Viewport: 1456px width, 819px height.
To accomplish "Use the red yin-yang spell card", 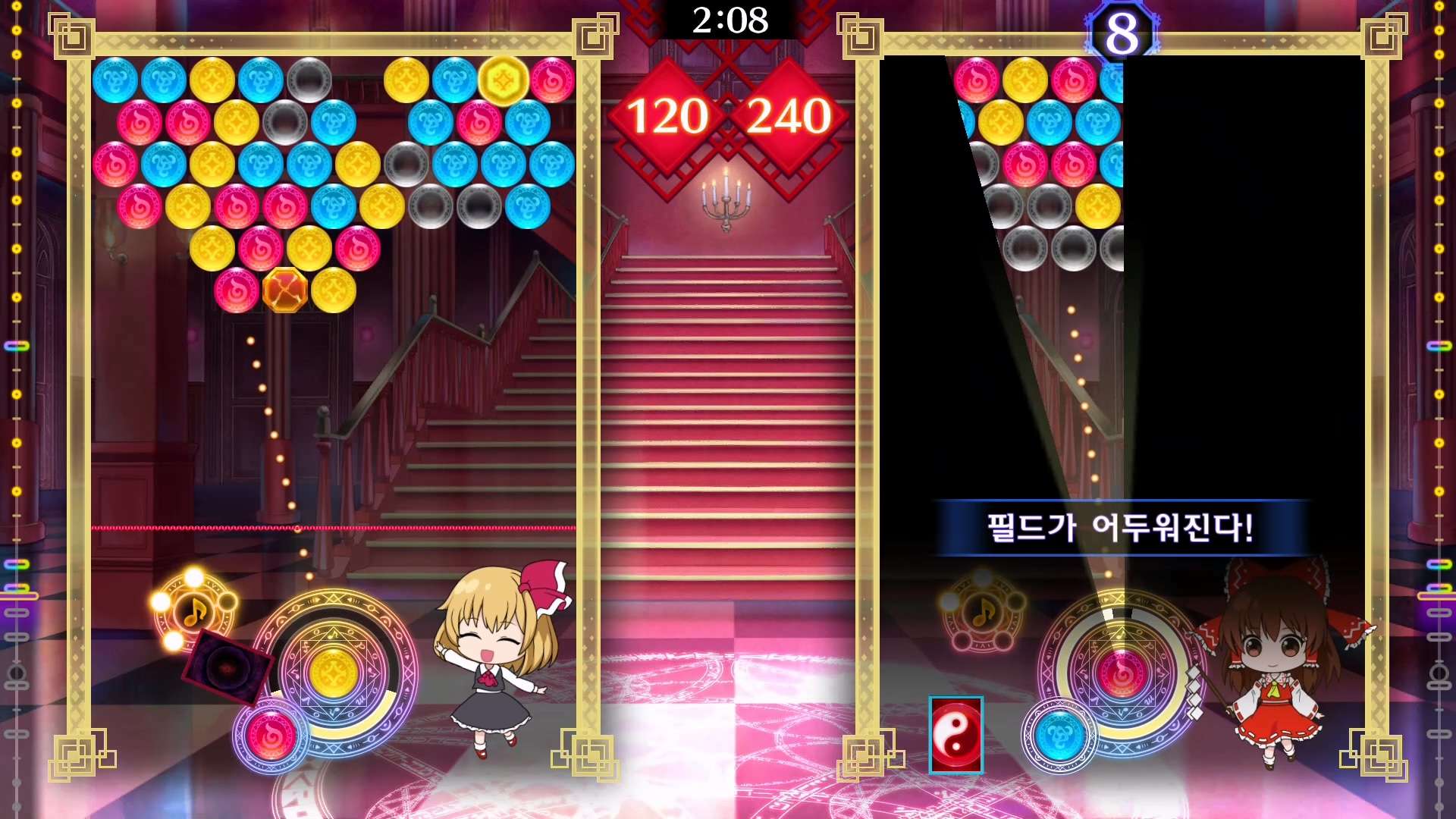I will click(955, 735).
